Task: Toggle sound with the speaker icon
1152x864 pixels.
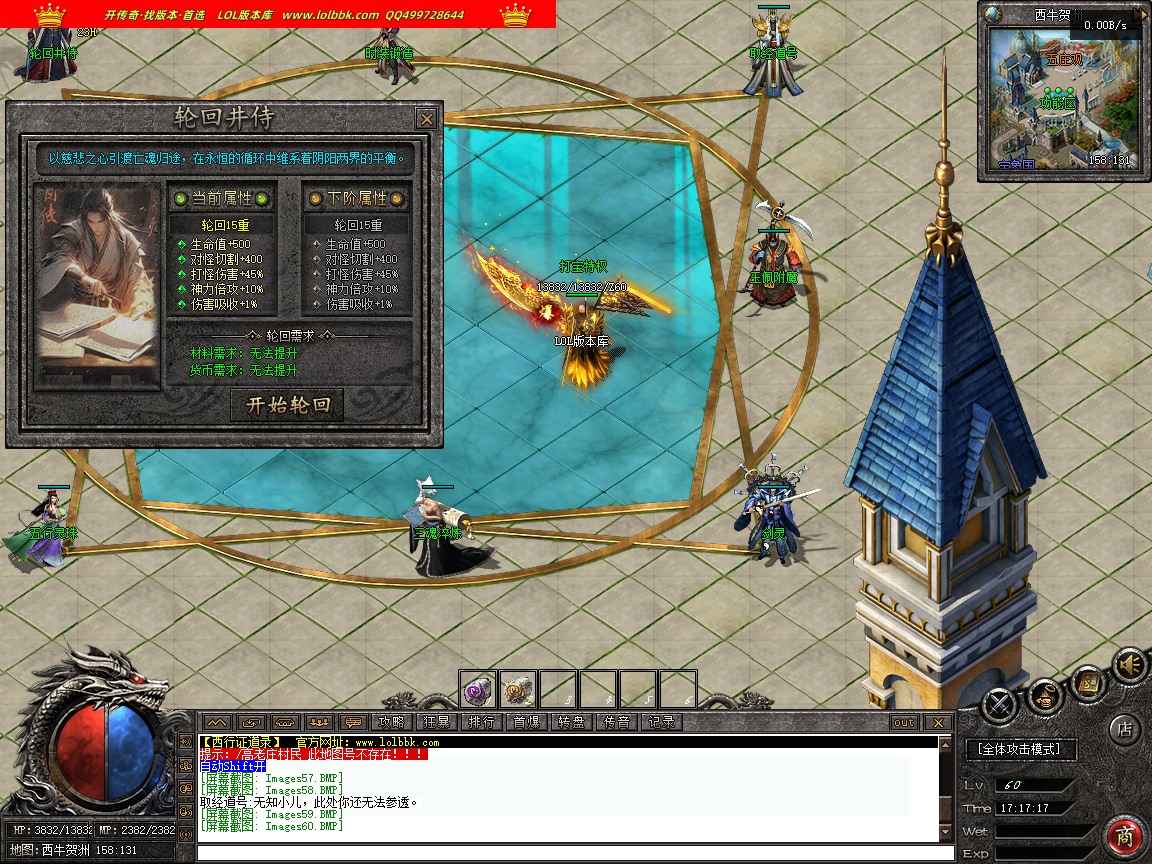Action: tap(1131, 664)
